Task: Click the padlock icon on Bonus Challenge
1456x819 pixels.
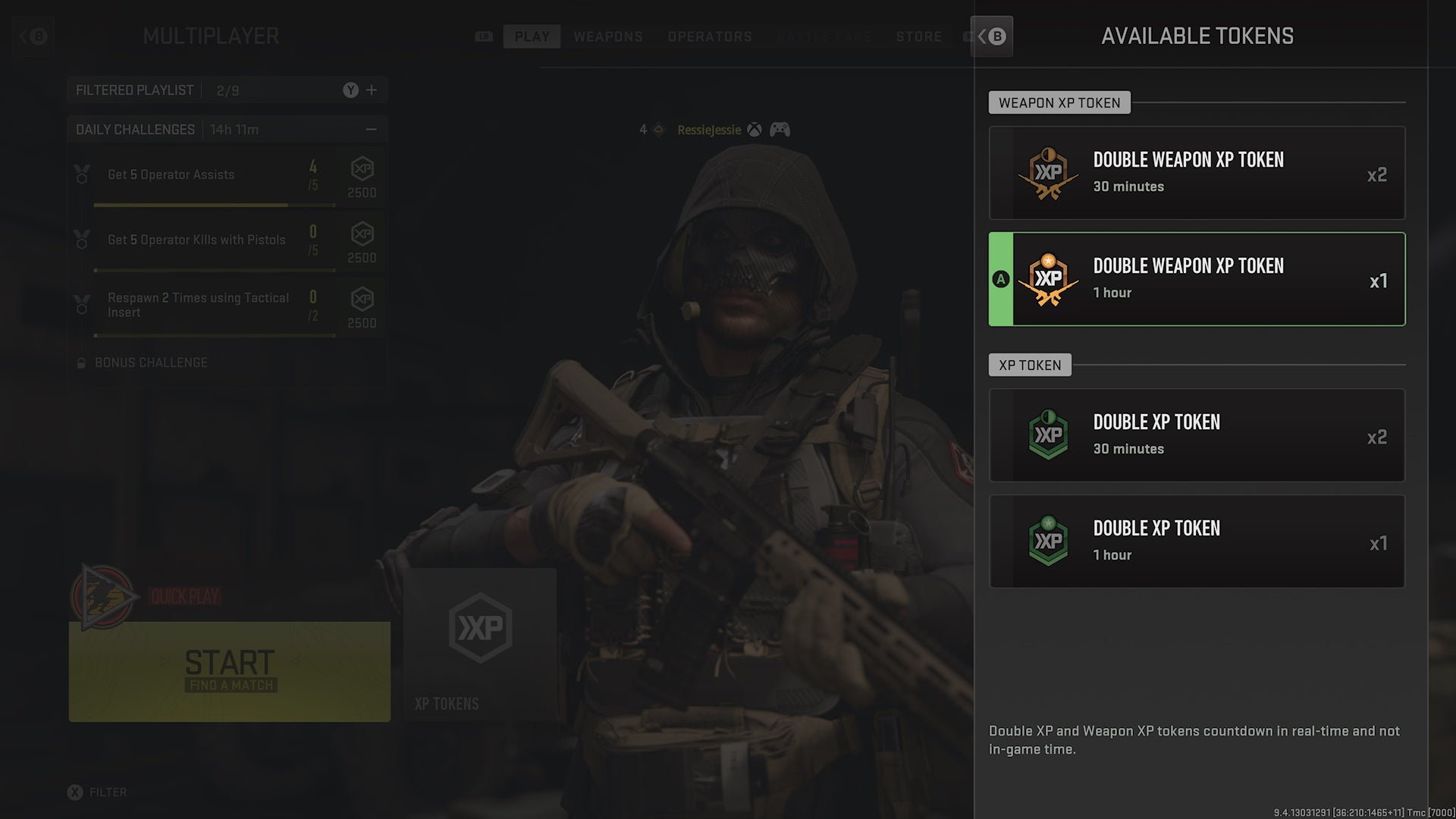Action: pyautogui.click(x=81, y=362)
